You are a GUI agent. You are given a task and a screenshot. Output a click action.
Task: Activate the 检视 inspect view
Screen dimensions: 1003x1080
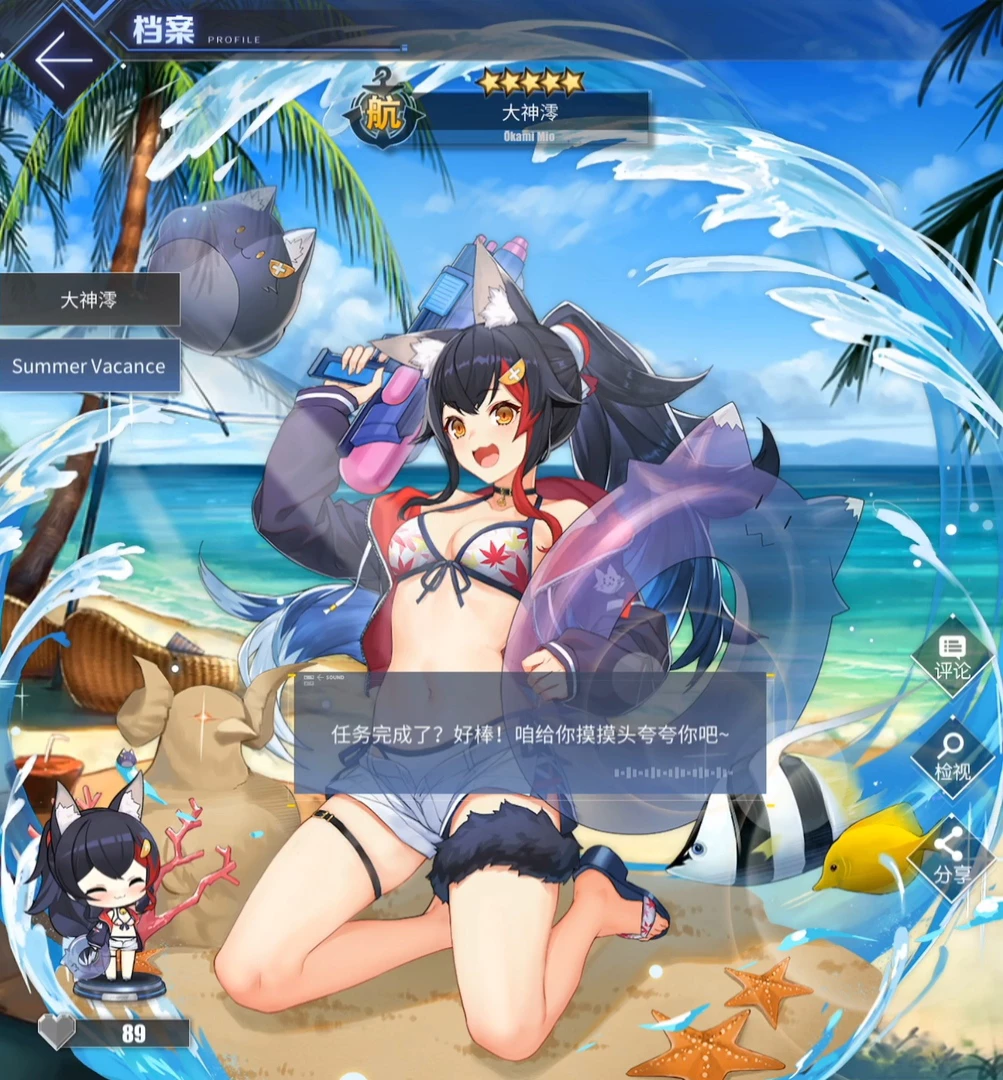pos(951,757)
